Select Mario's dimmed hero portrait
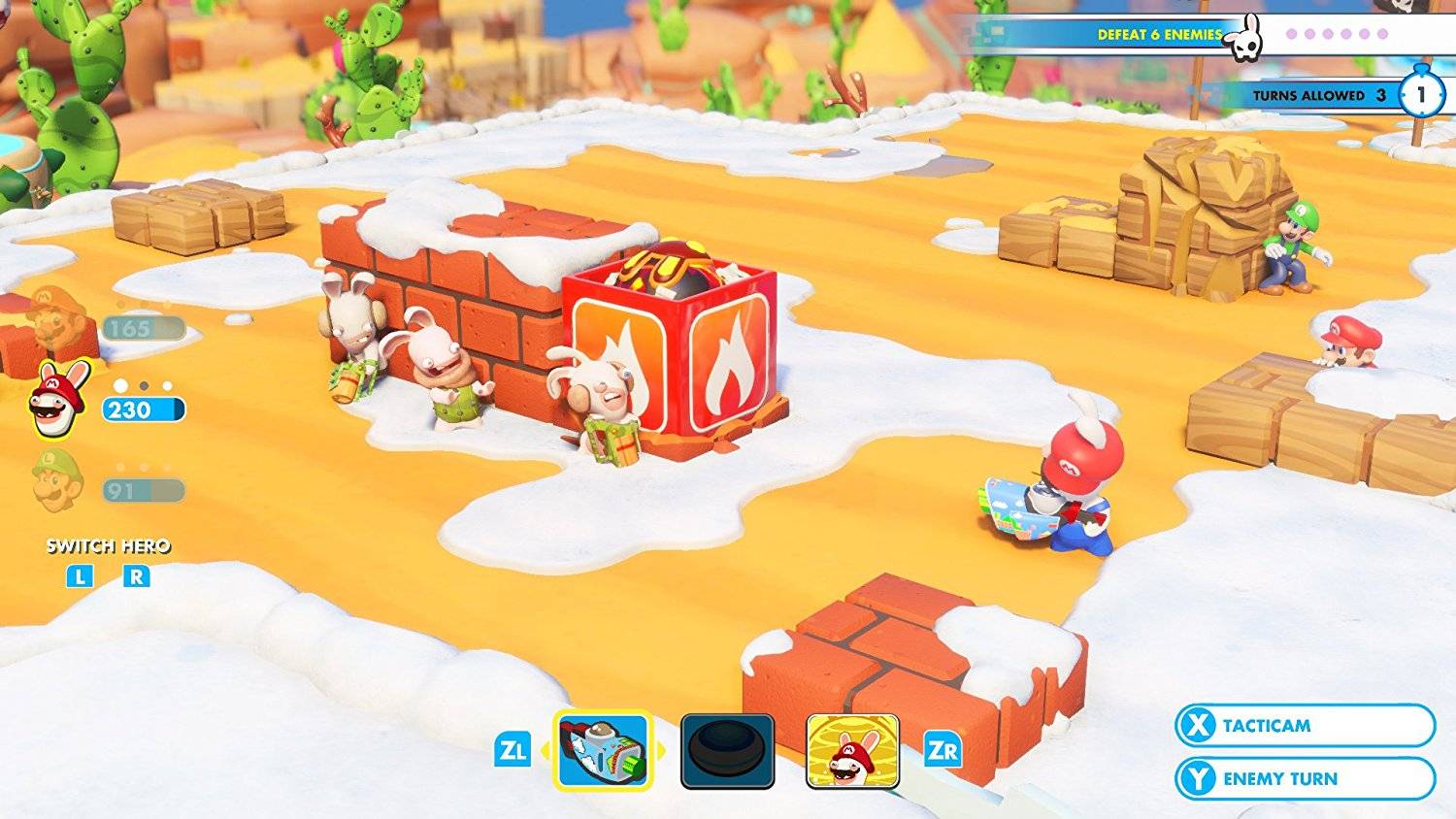This screenshot has height=819, width=1456. coord(50,318)
